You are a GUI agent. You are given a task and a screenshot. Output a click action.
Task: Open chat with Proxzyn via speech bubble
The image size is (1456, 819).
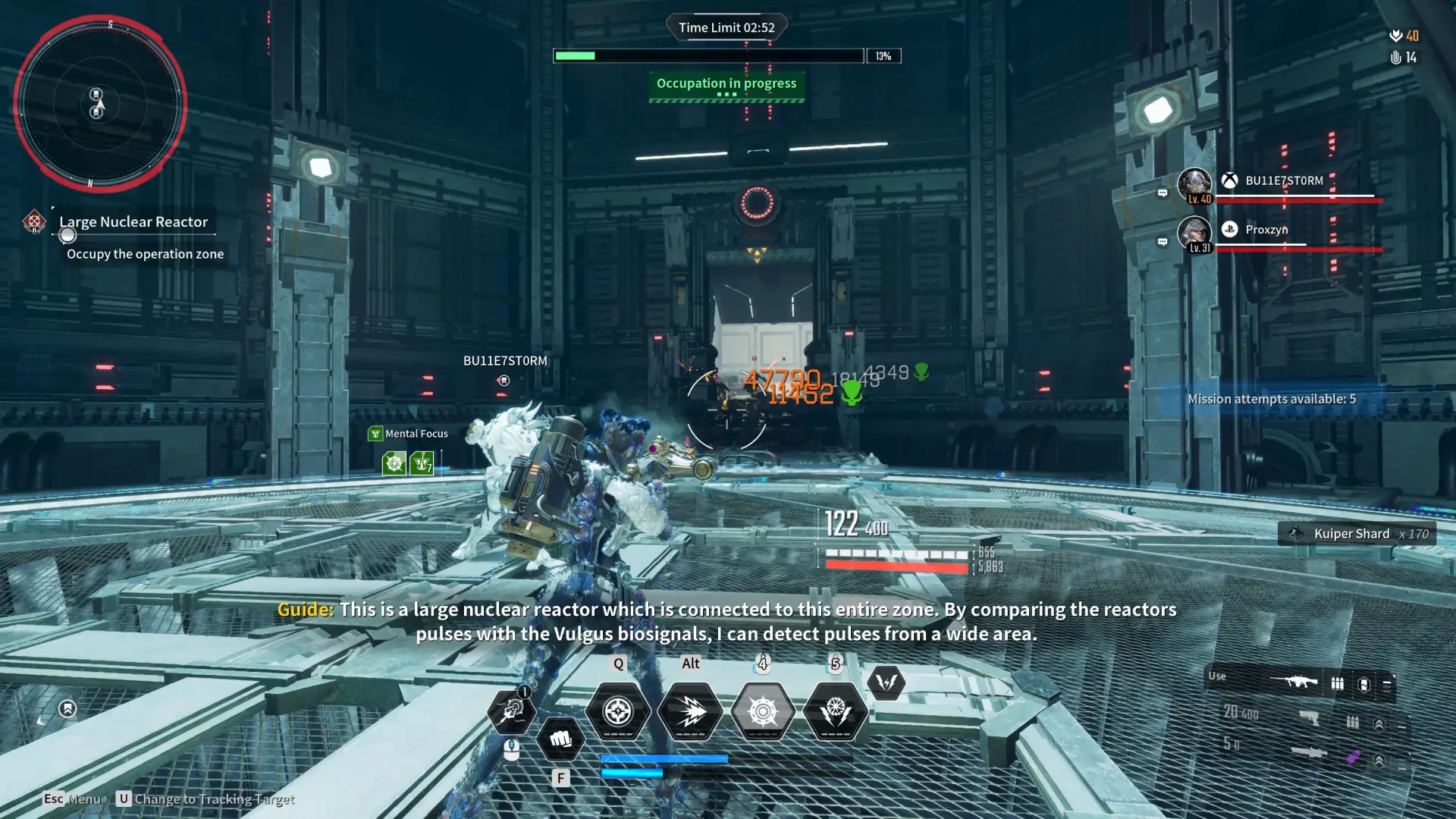1162,242
